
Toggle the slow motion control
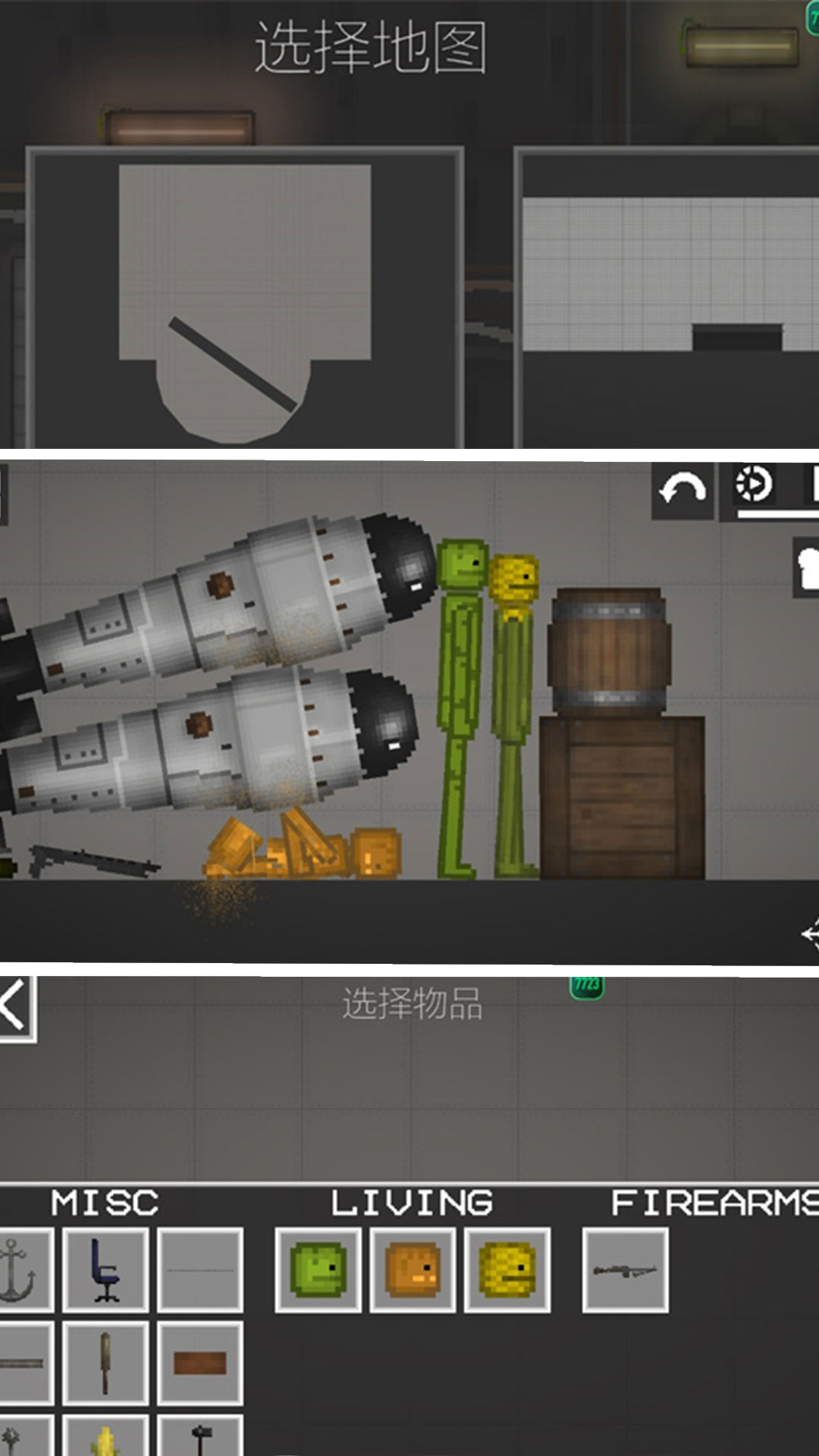tap(754, 485)
